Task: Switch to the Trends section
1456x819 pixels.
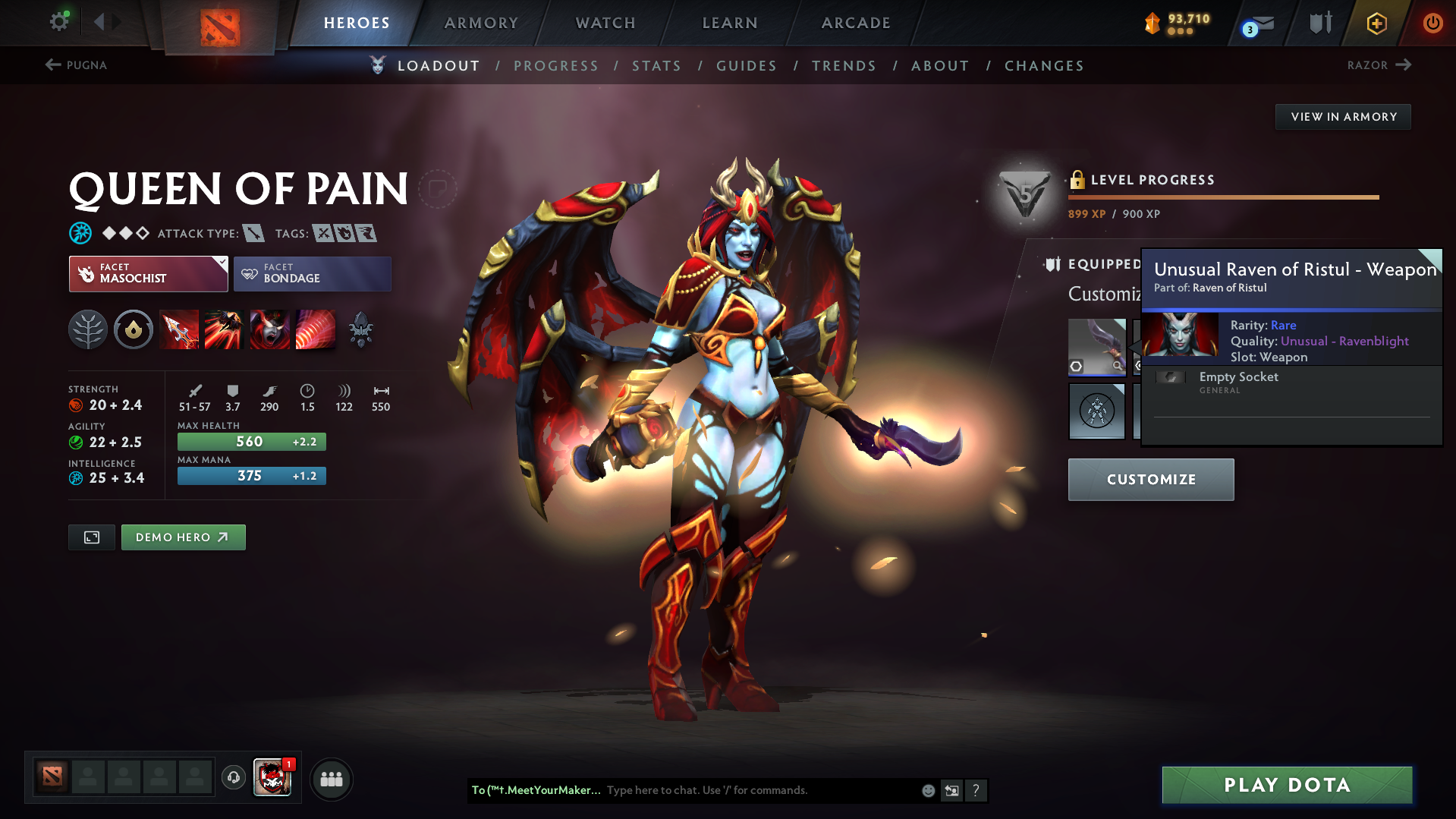Action: coord(844,66)
